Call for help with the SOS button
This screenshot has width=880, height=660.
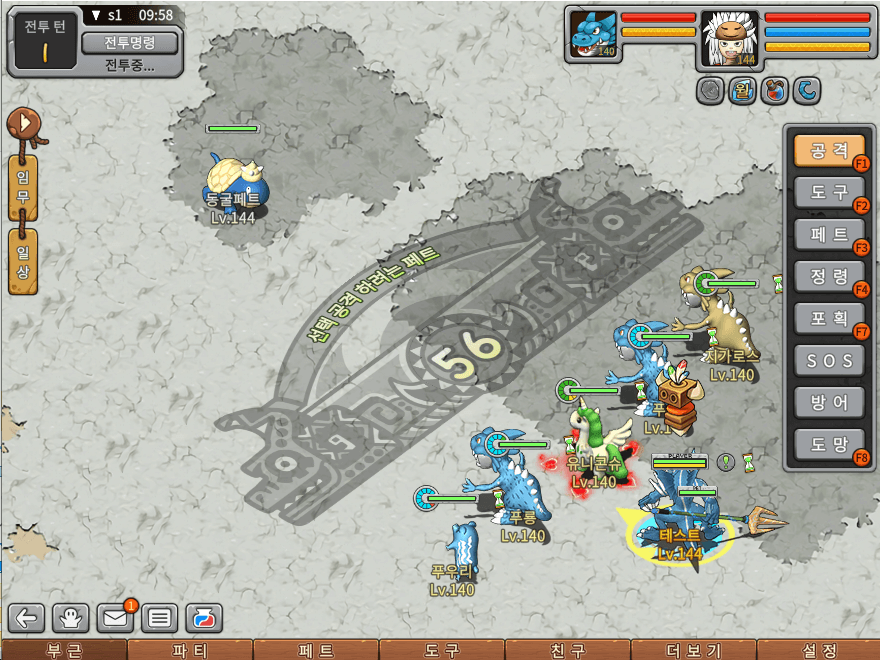[827, 360]
